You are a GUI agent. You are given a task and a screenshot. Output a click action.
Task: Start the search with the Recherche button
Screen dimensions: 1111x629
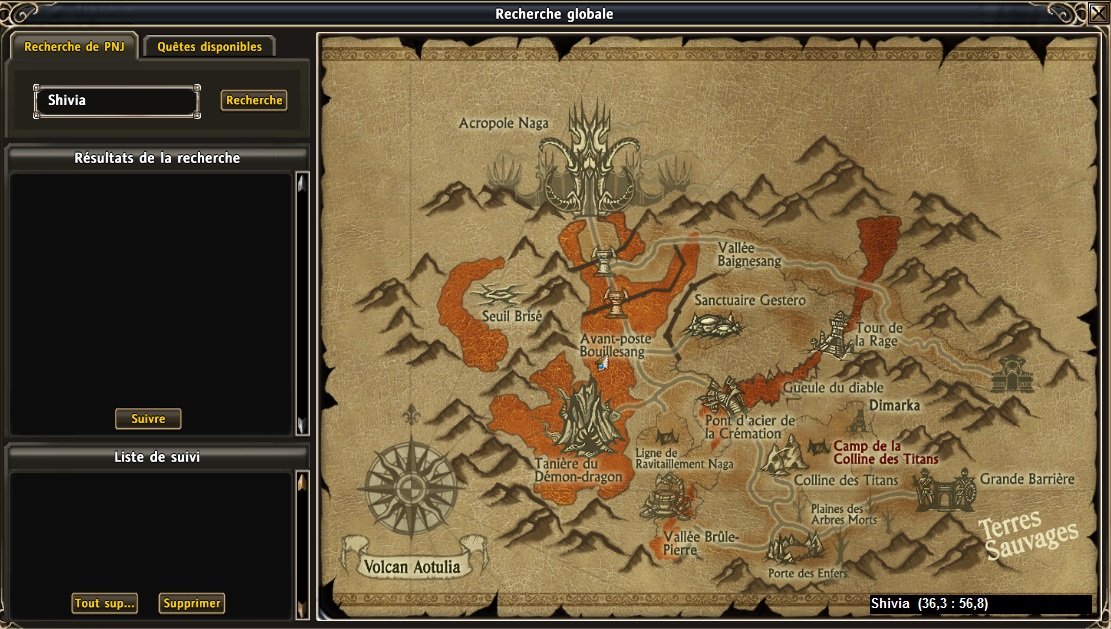pyautogui.click(x=254, y=100)
